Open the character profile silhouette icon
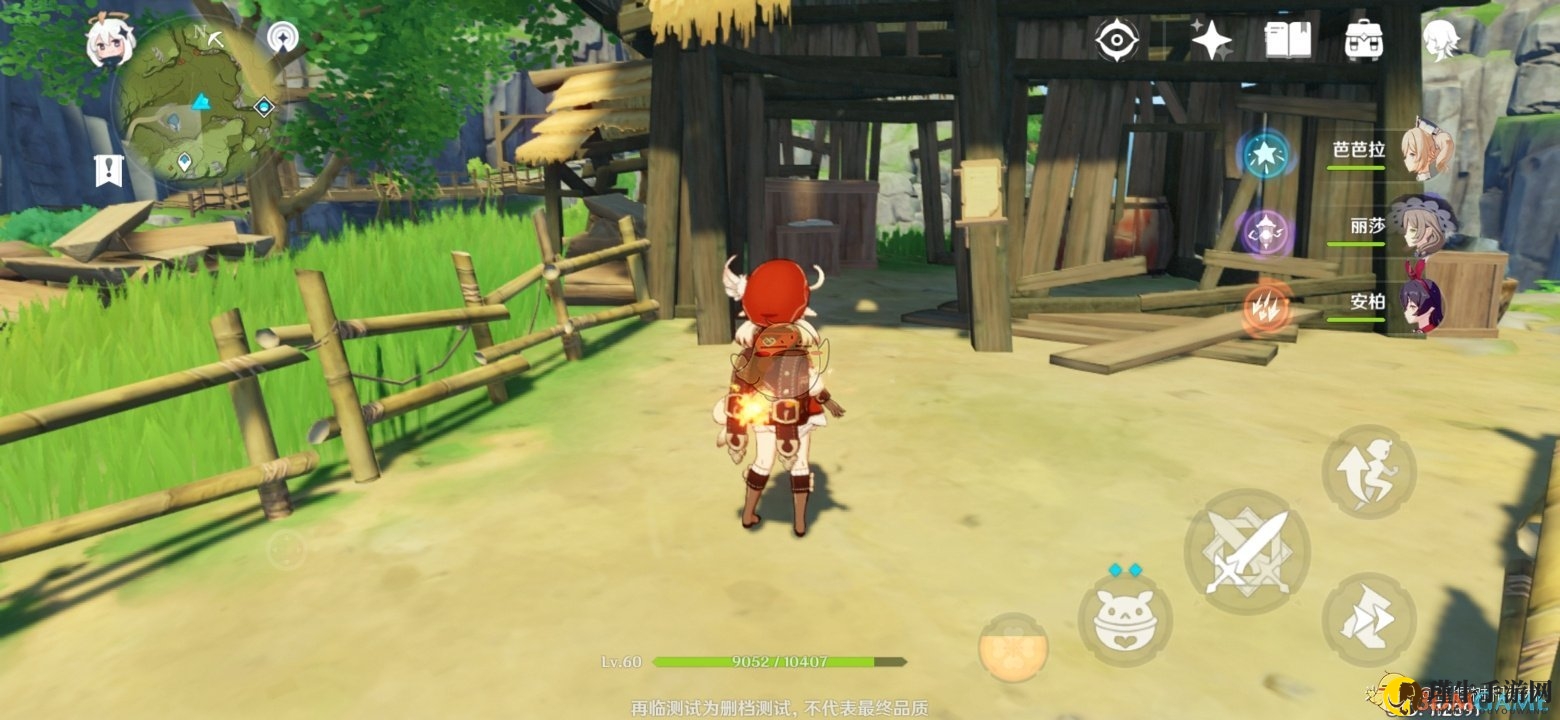Viewport: 1560px width, 720px height. pyautogui.click(x=1440, y=38)
